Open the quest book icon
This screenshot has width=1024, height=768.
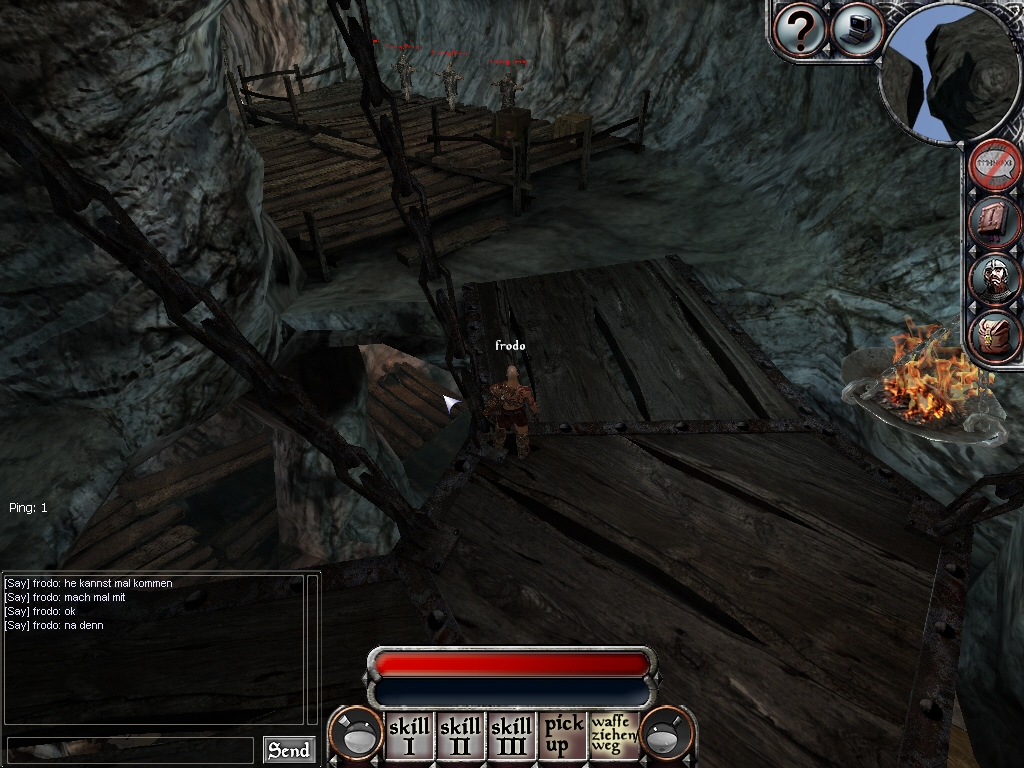997,222
